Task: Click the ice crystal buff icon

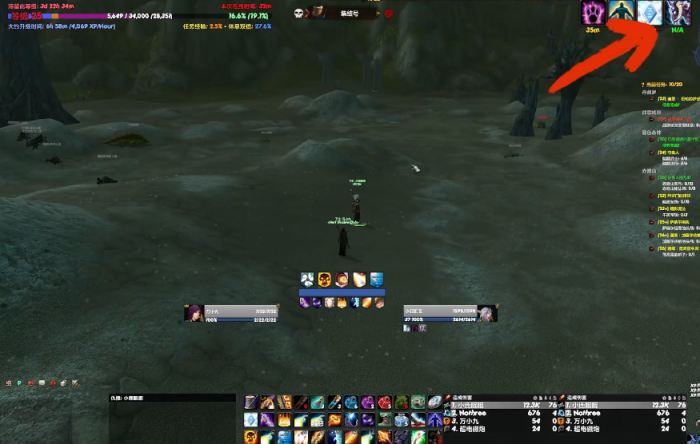Action: (649, 14)
